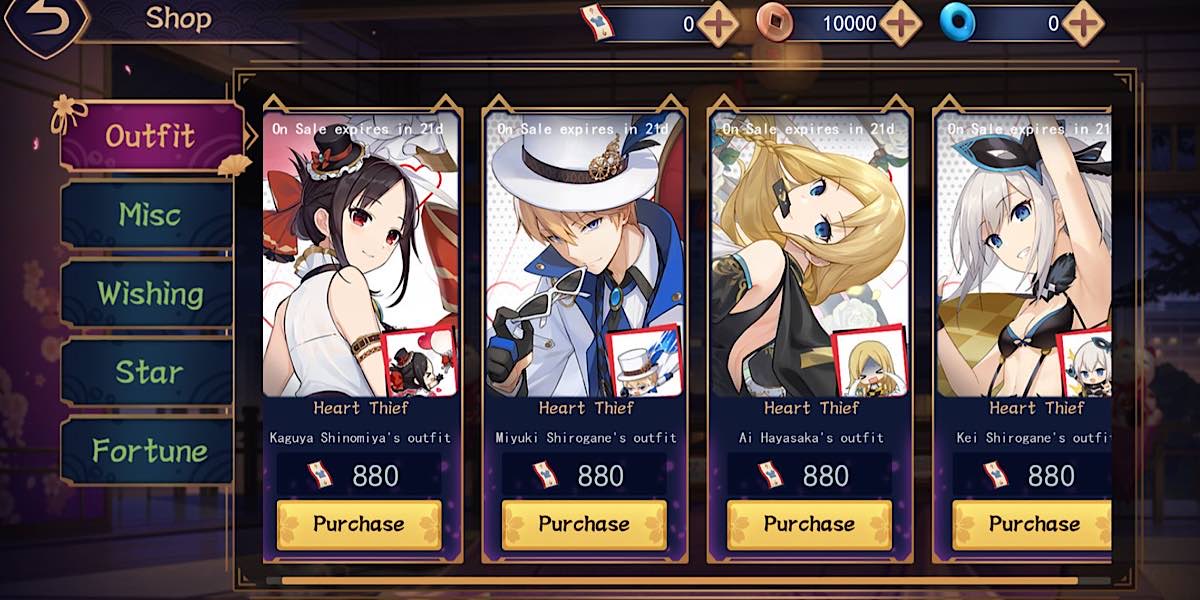Viewport: 1200px width, 600px height.
Task: Buy Kei Shirogane's outfit
Action: coord(1032,524)
